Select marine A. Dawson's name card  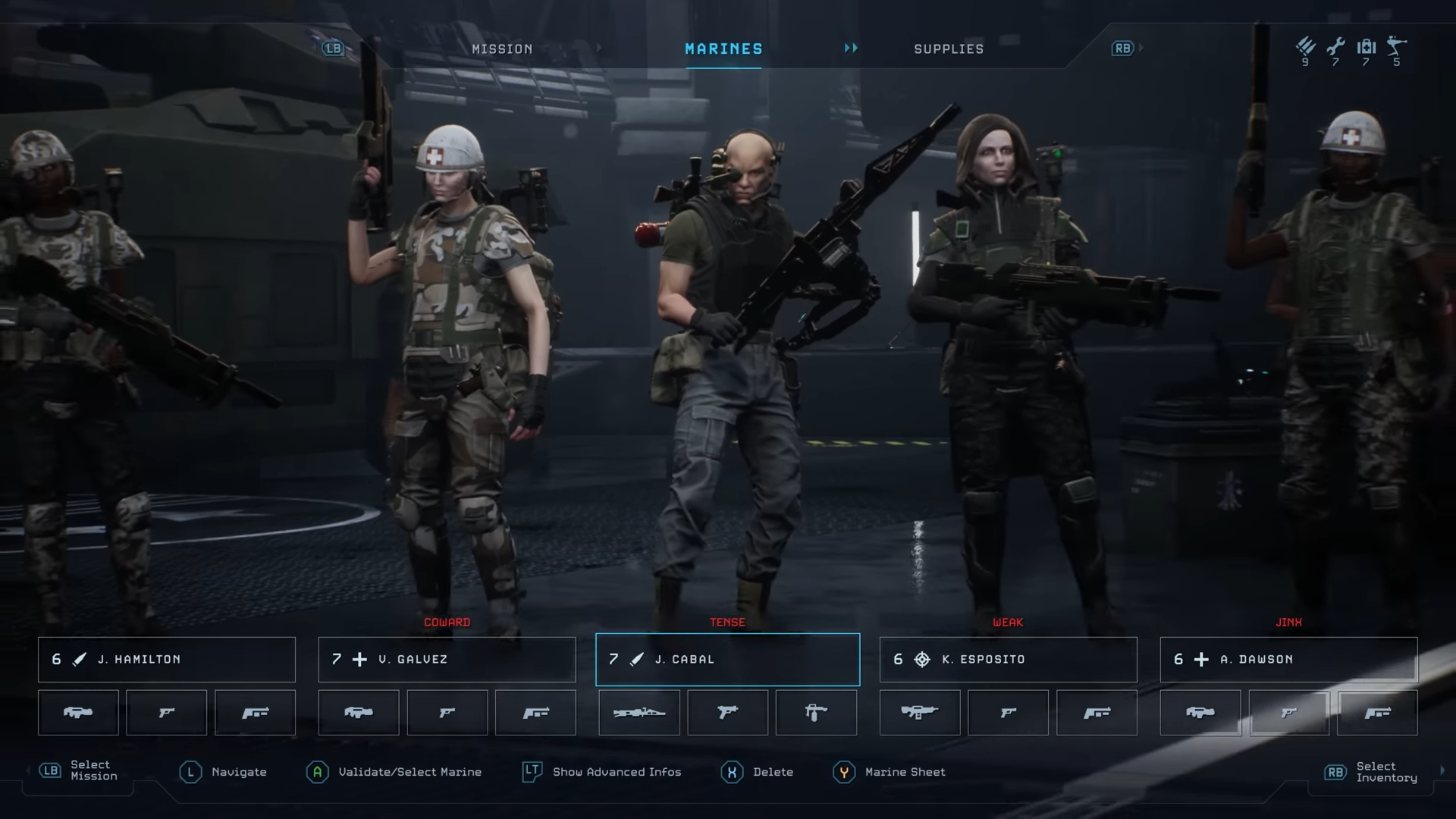click(x=1289, y=660)
